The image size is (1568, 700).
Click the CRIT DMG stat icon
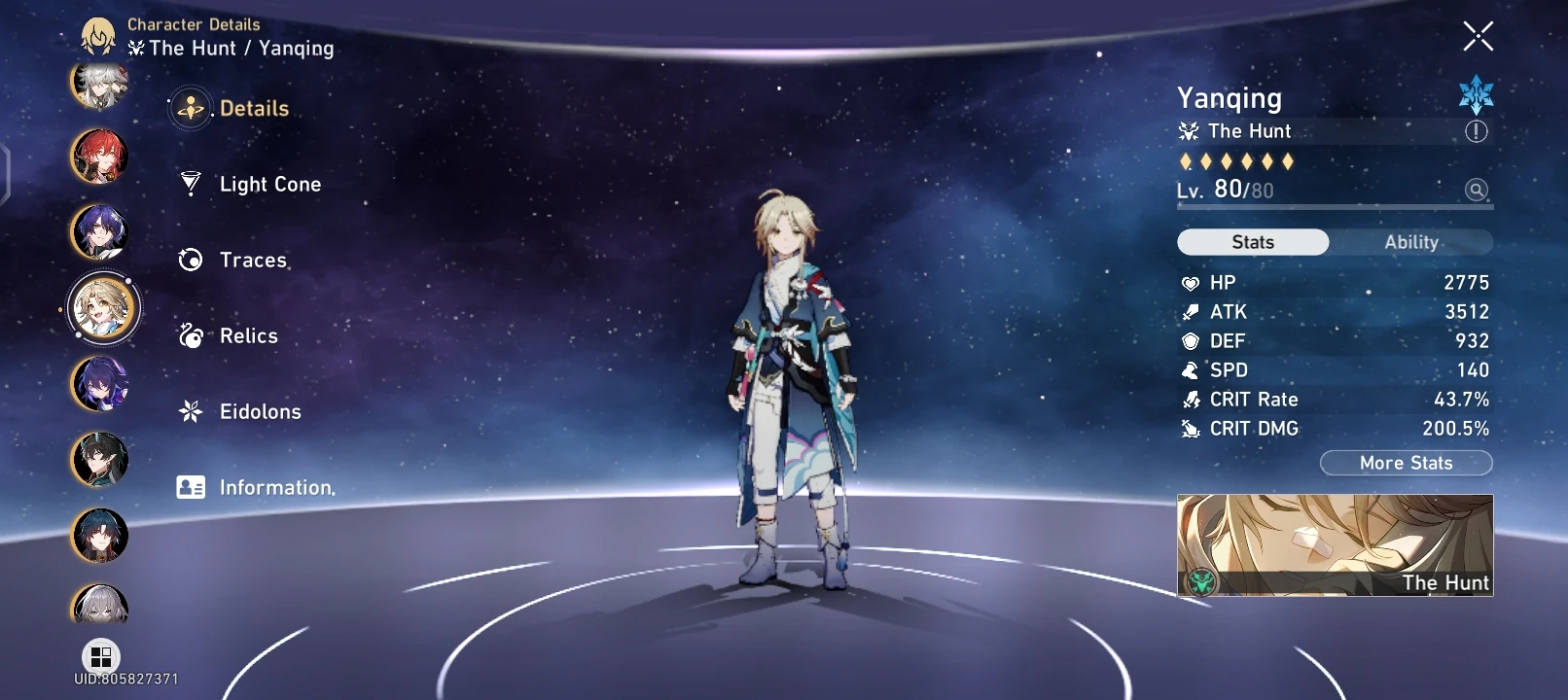coord(1189,428)
